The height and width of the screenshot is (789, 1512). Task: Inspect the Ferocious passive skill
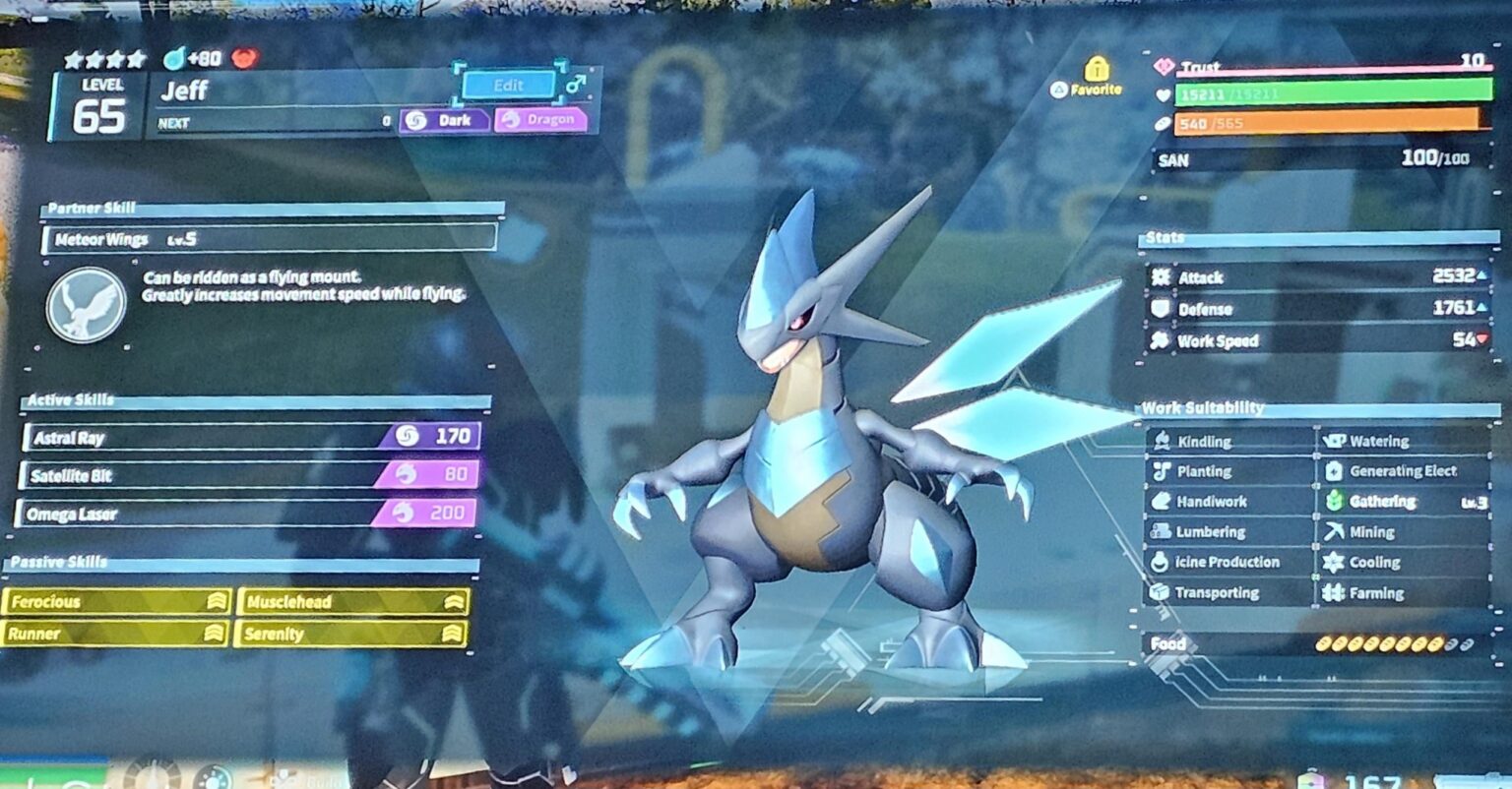116,602
